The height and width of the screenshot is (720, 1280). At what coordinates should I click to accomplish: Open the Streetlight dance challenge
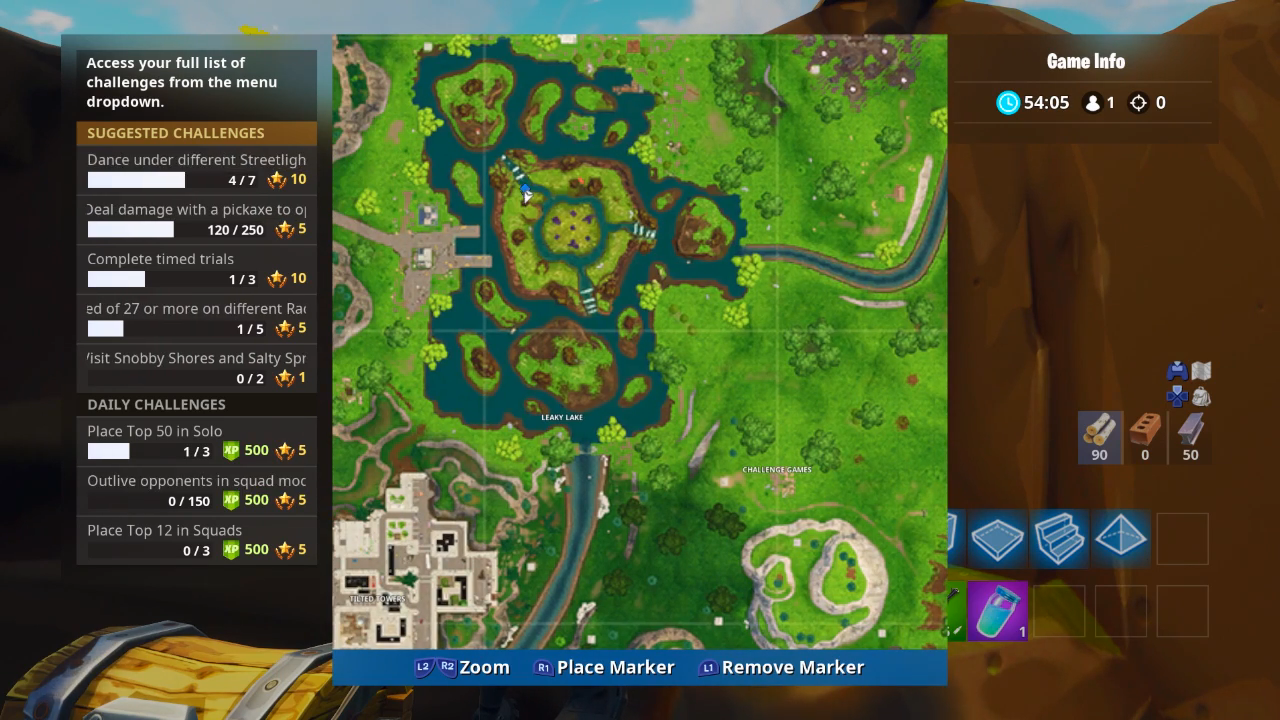[196, 170]
